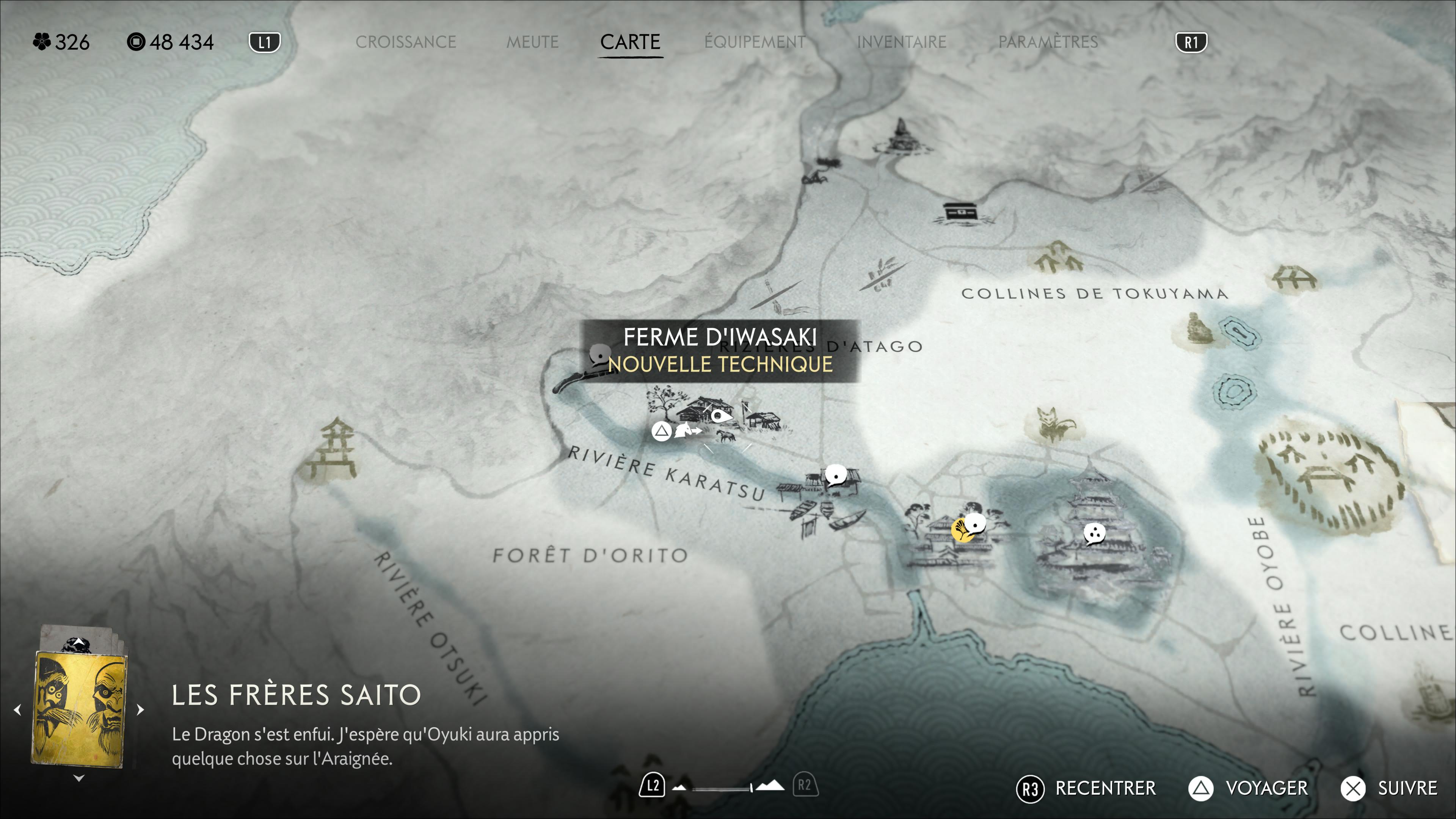
Task: Show the previous quest card with left arrow
Action: tap(17, 709)
